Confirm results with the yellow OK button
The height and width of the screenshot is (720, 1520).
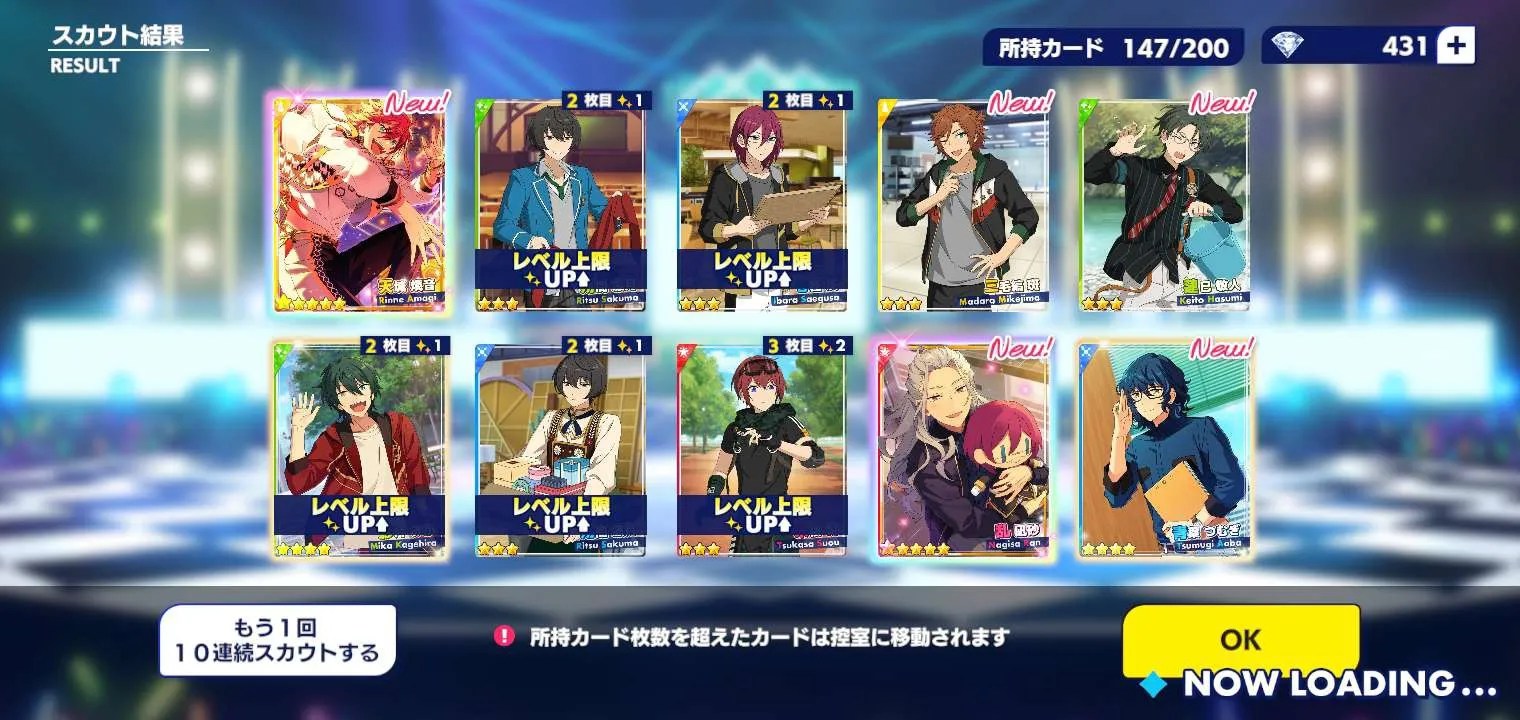[x=1240, y=640]
